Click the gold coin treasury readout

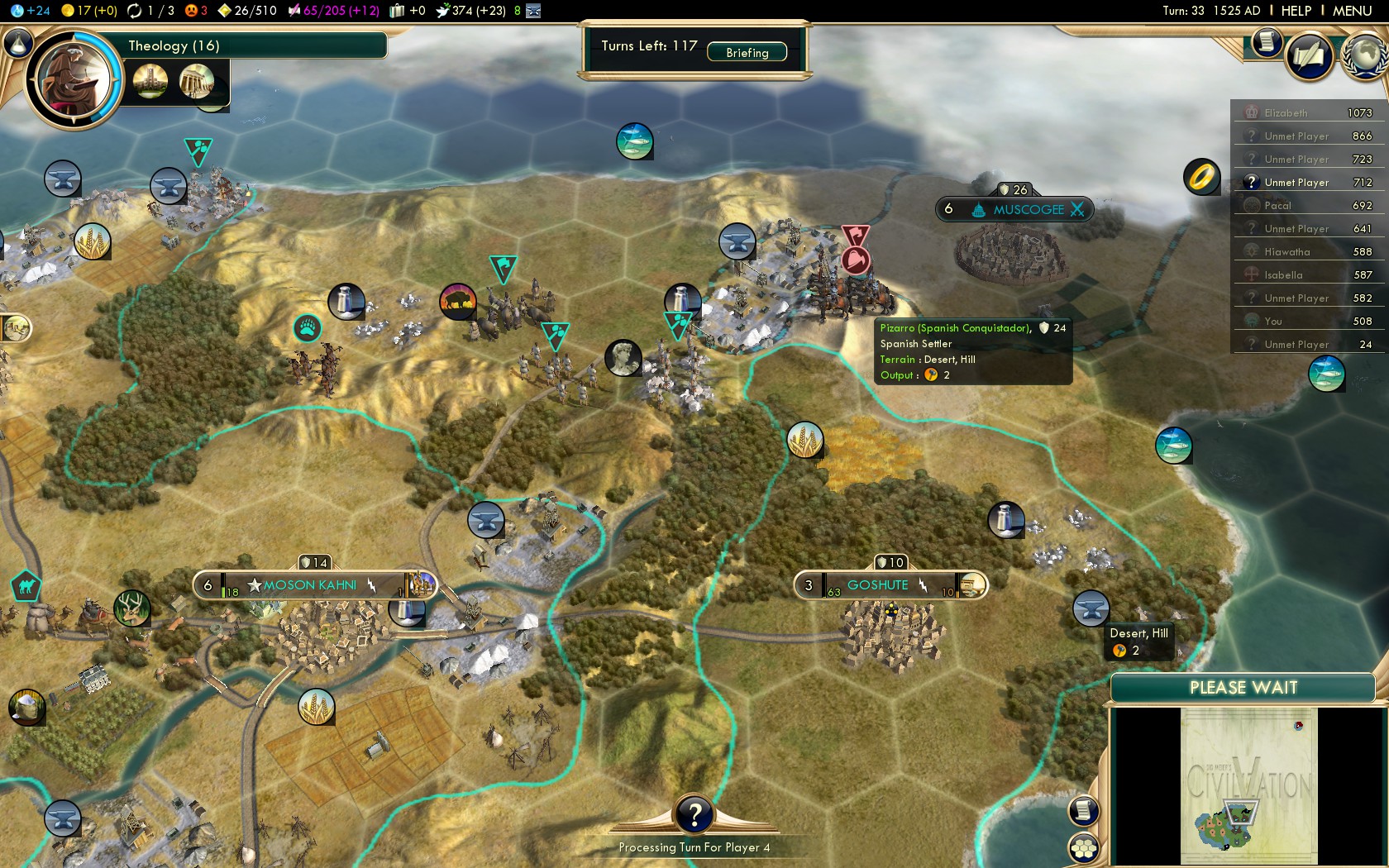[x=89, y=11]
